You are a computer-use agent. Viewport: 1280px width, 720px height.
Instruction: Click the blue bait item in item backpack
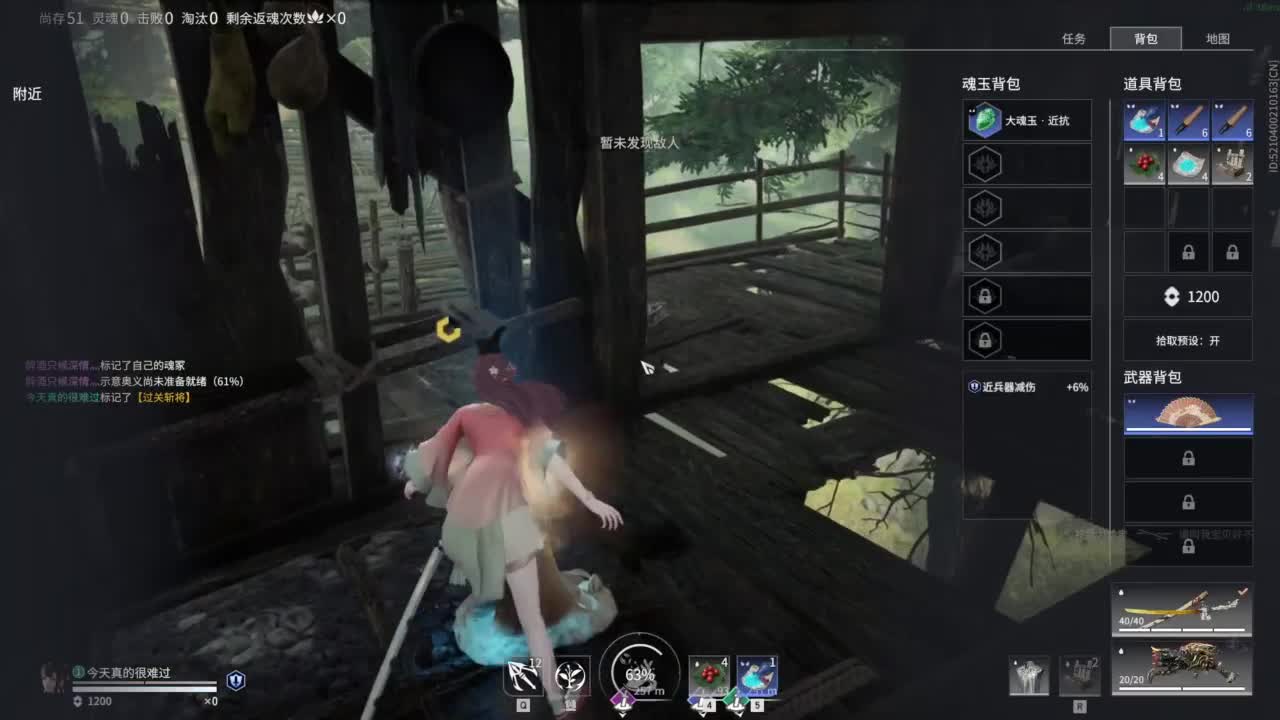pyautogui.click(x=1144, y=120)
